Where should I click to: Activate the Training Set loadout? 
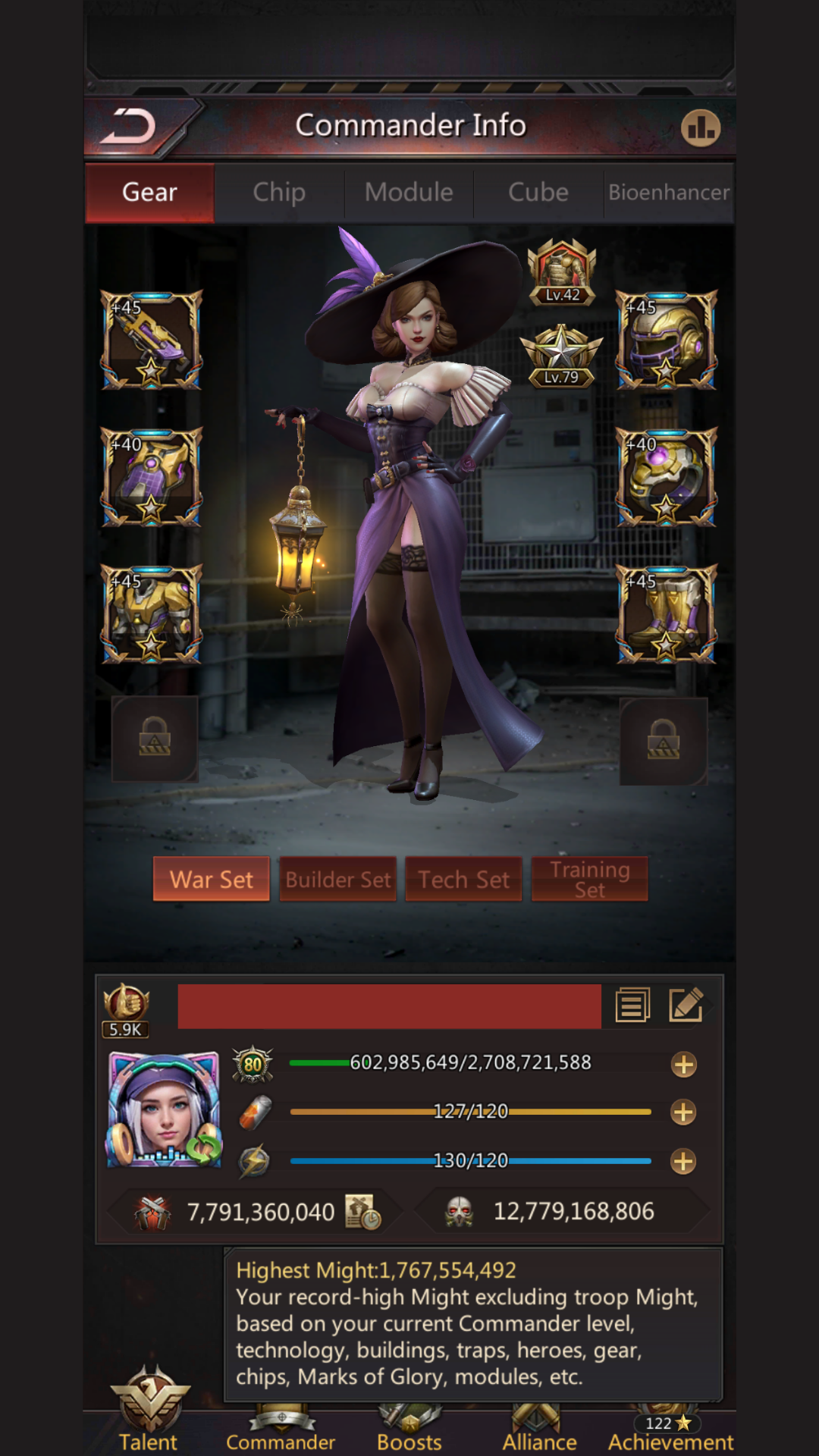pyautogui.click(x=590, y=880)
